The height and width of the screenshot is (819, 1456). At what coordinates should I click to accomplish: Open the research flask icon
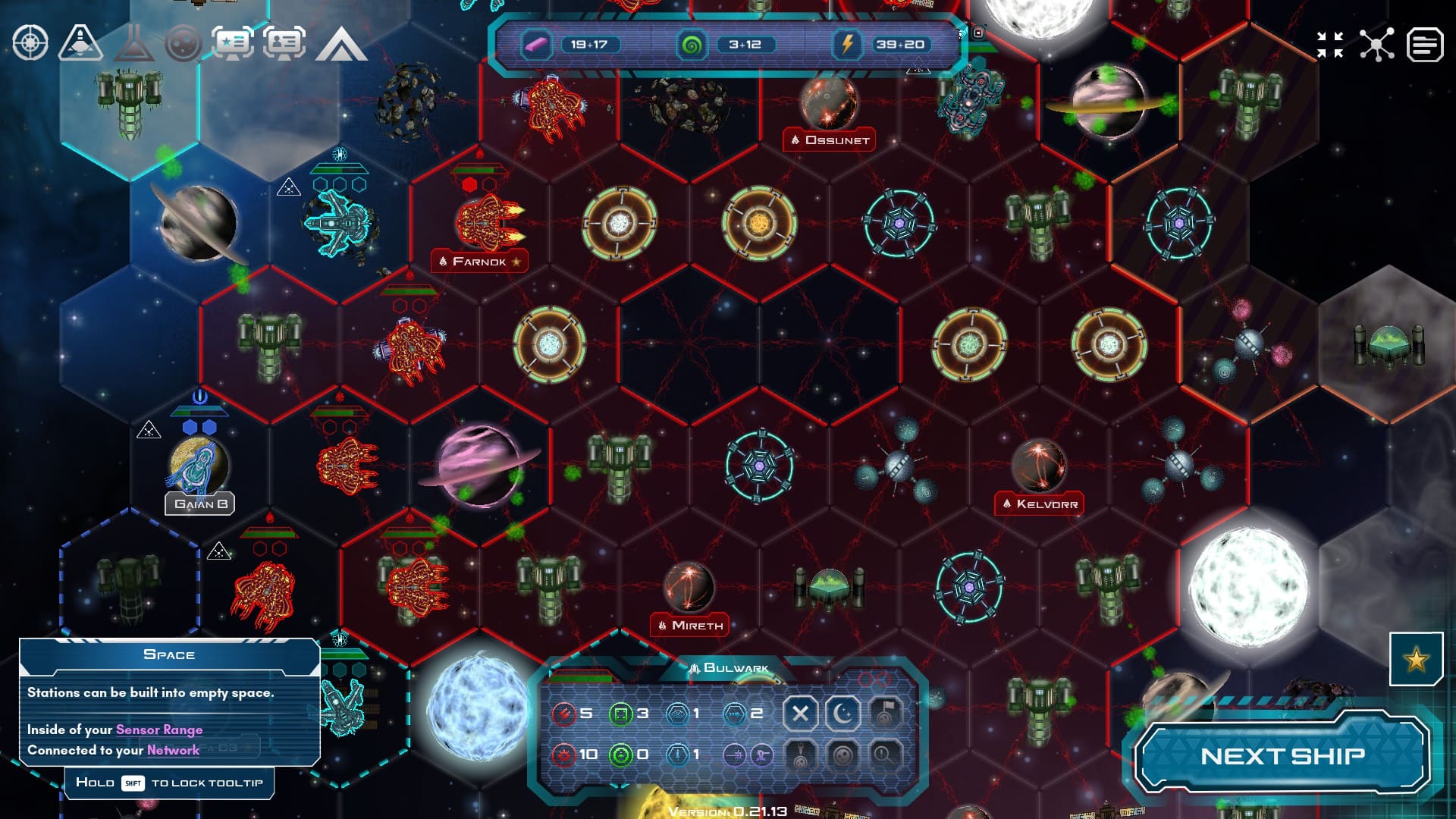pos(134,43)
